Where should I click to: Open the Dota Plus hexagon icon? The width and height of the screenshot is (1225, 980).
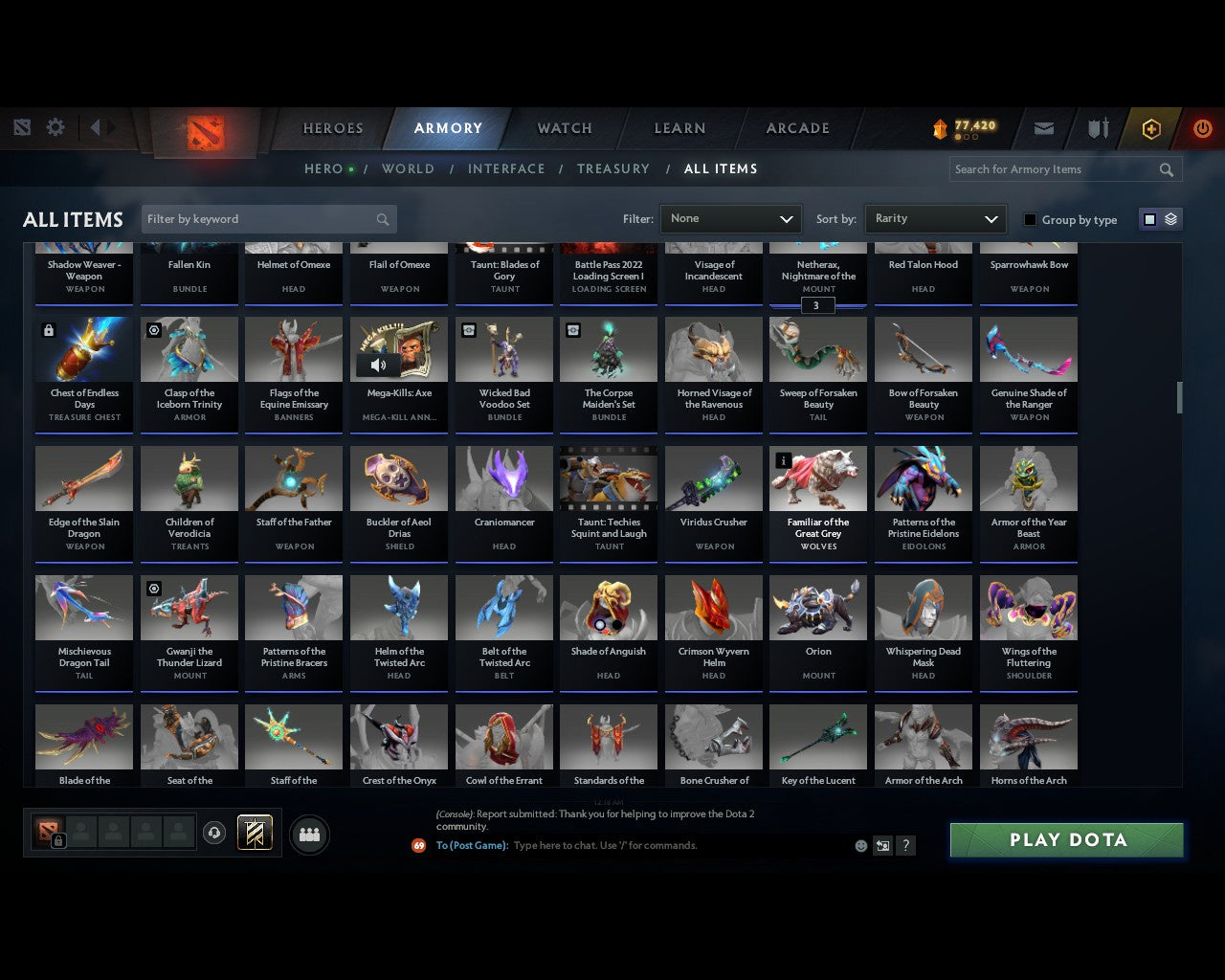[1151, 128]
